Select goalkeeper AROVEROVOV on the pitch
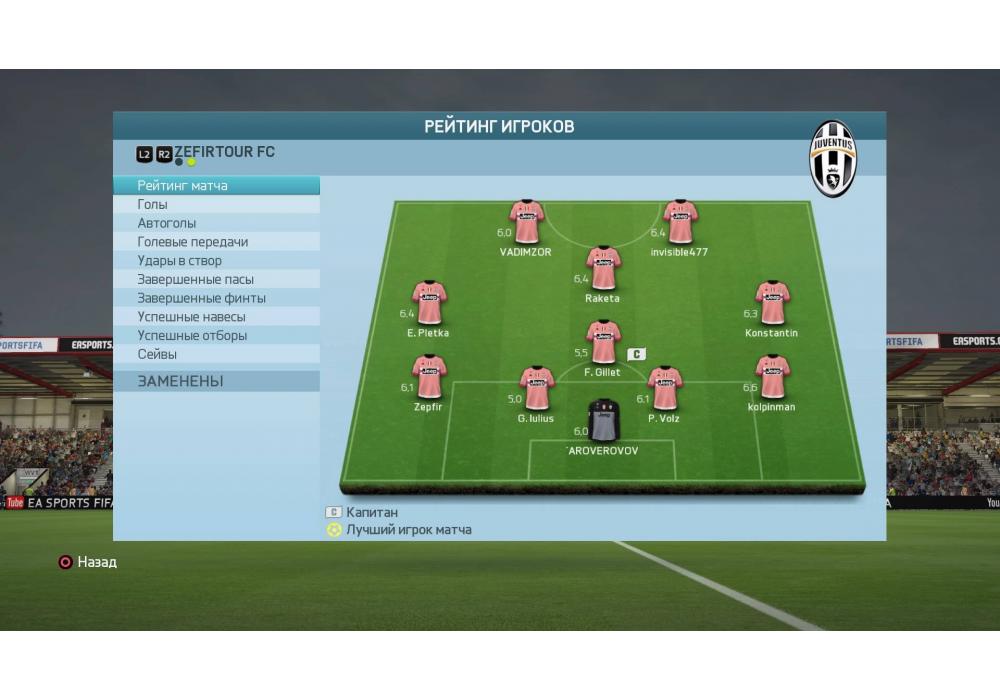1000x700 pixels. coord(603,420)
